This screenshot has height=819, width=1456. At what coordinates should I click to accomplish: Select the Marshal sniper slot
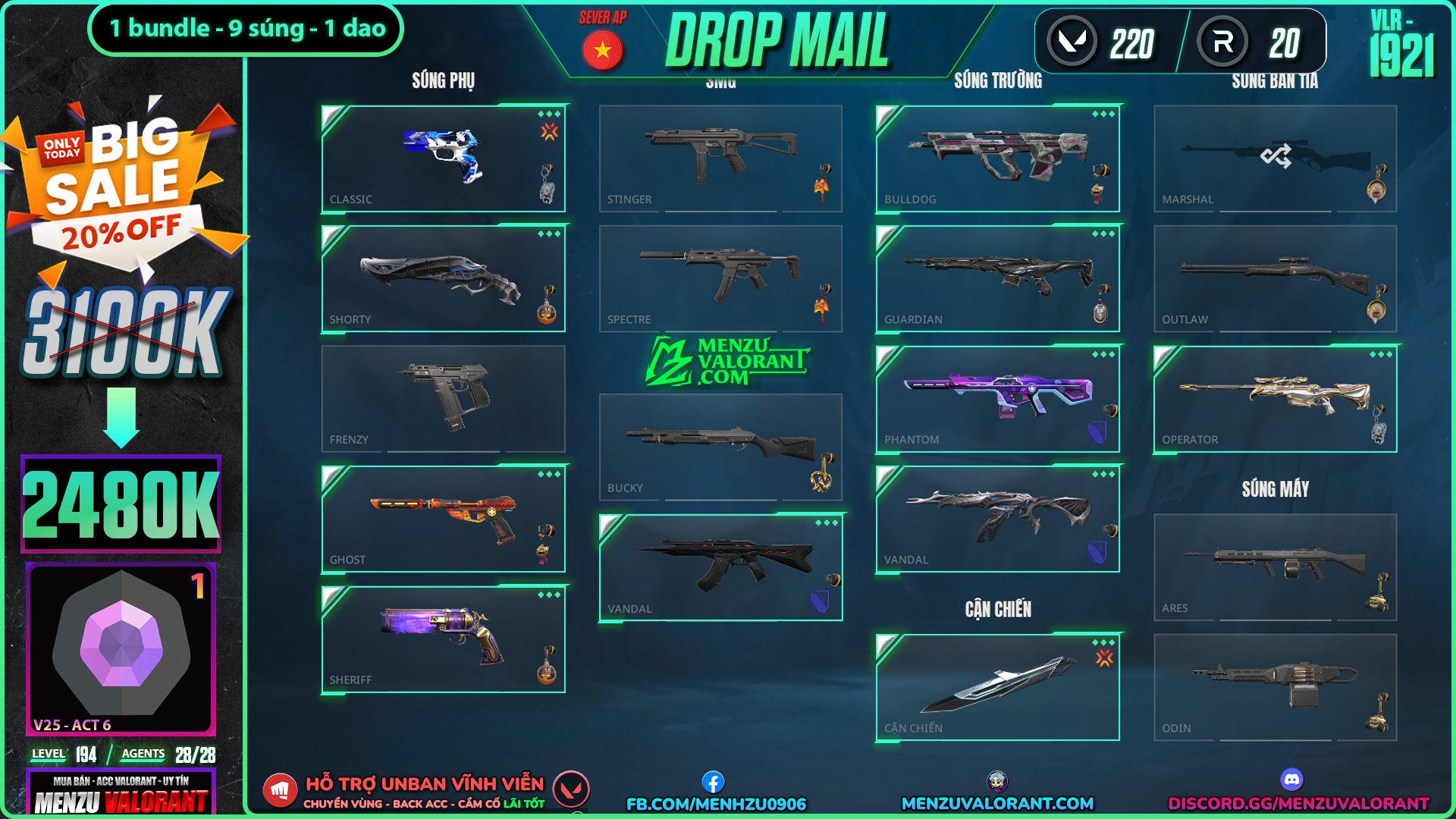pos(1275,158)
